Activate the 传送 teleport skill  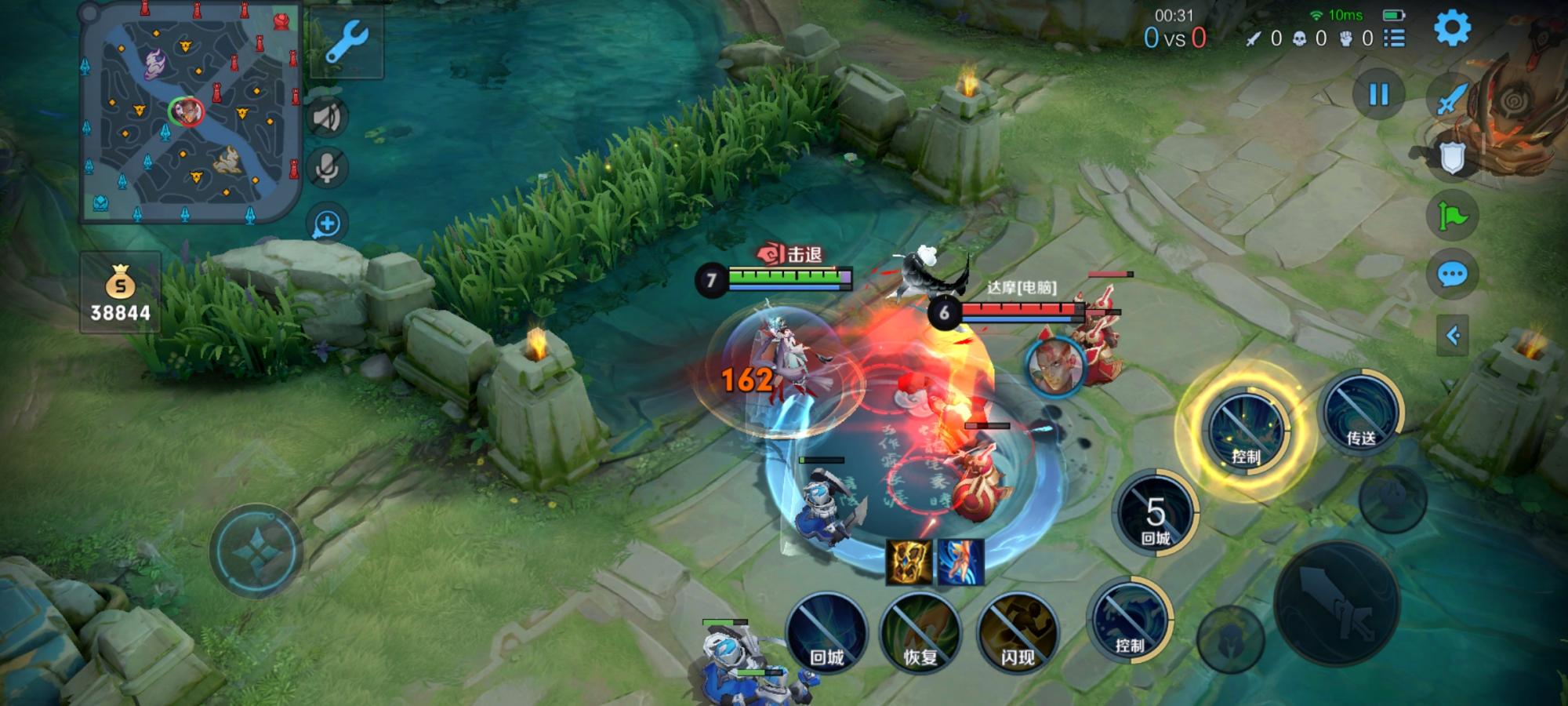point(1360,413)
